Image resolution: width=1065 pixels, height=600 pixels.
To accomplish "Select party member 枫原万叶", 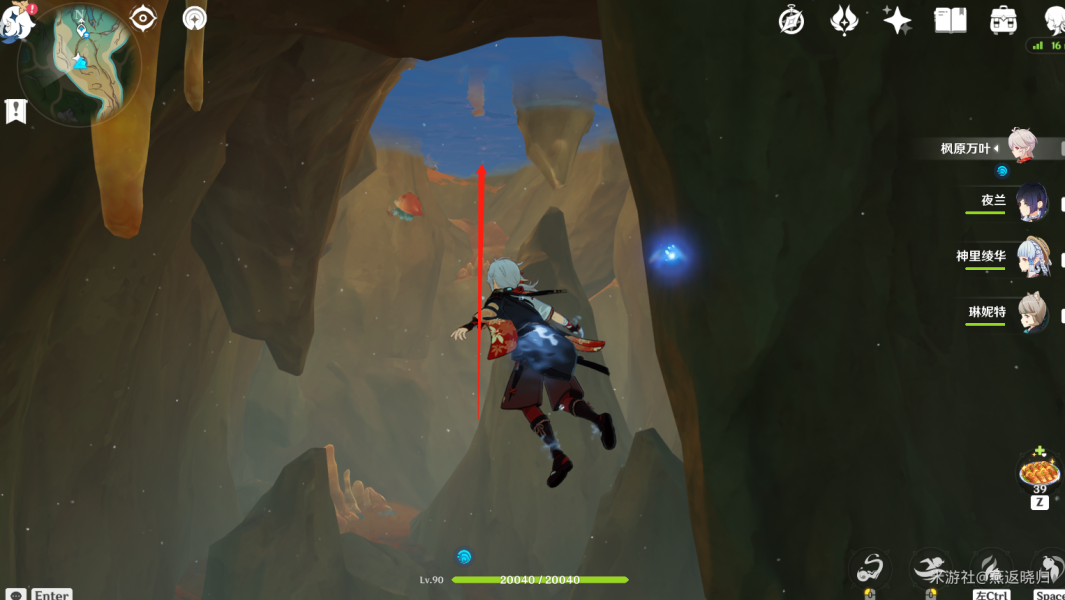I will coord(1021,147).
